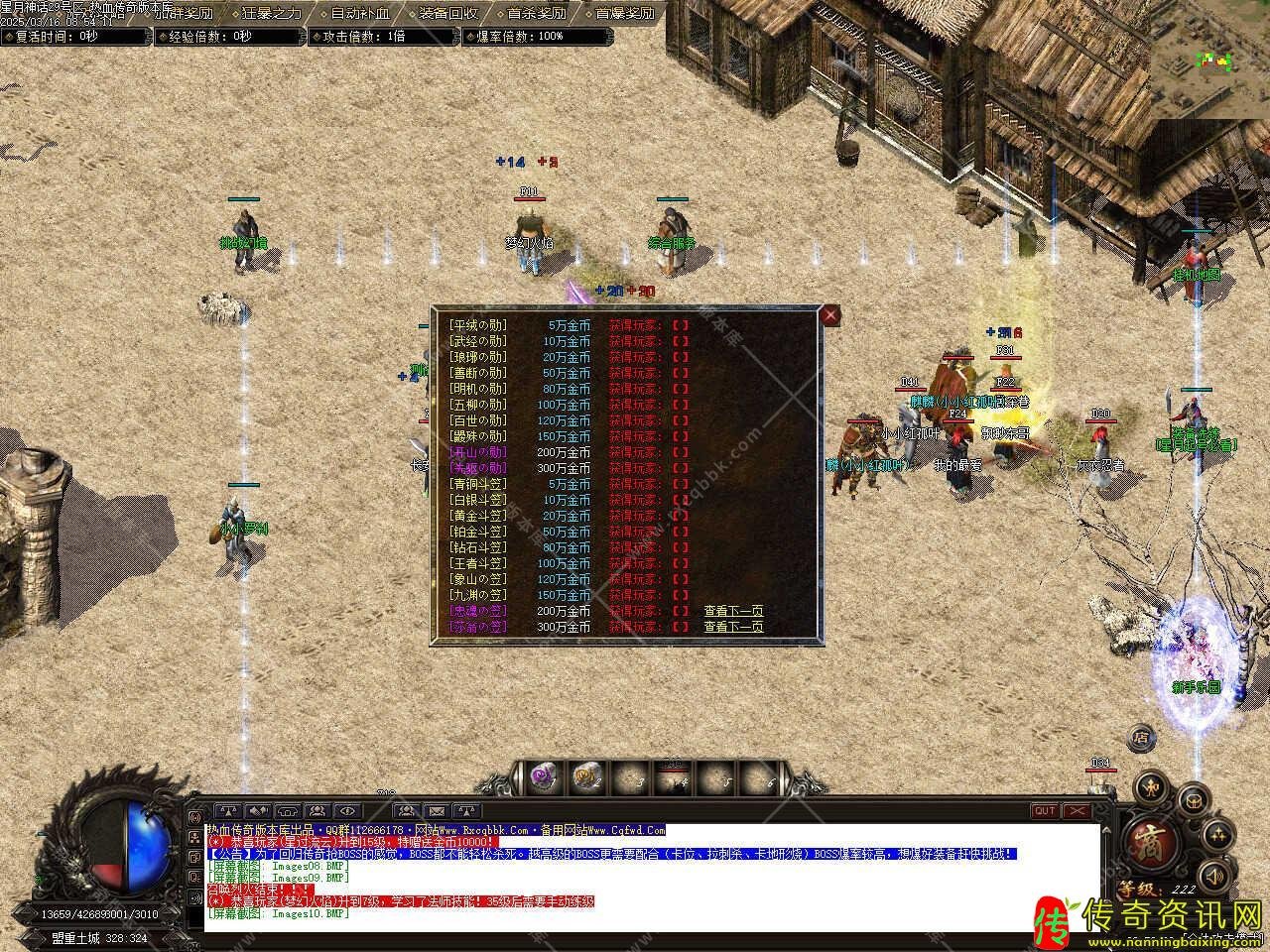The height and width of the screenshot is (952, 1270).
Task: Click the eye icon on the chat toolbar
Action: pos(347,811)
